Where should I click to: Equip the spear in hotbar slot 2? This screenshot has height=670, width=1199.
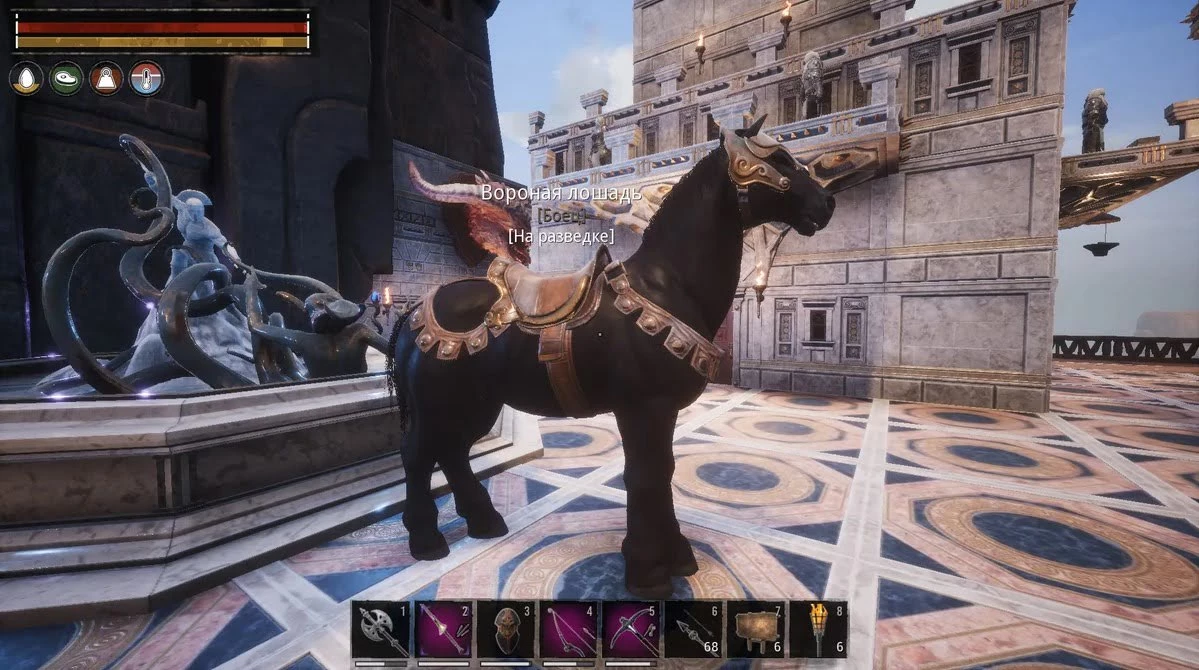(443, 629)
